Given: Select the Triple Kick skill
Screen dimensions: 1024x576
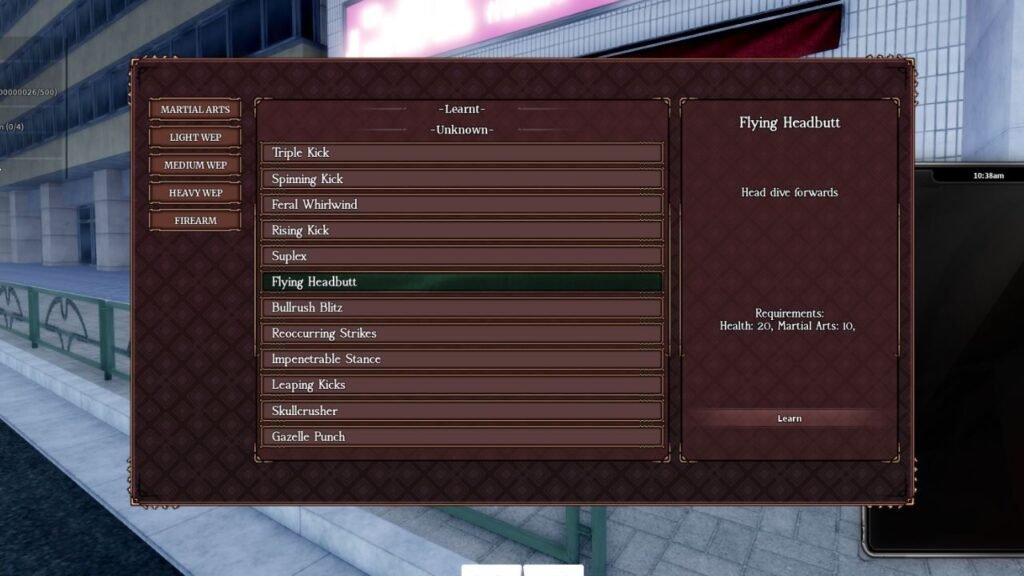Looking at the screenshot, I should [x=461, y=153].
